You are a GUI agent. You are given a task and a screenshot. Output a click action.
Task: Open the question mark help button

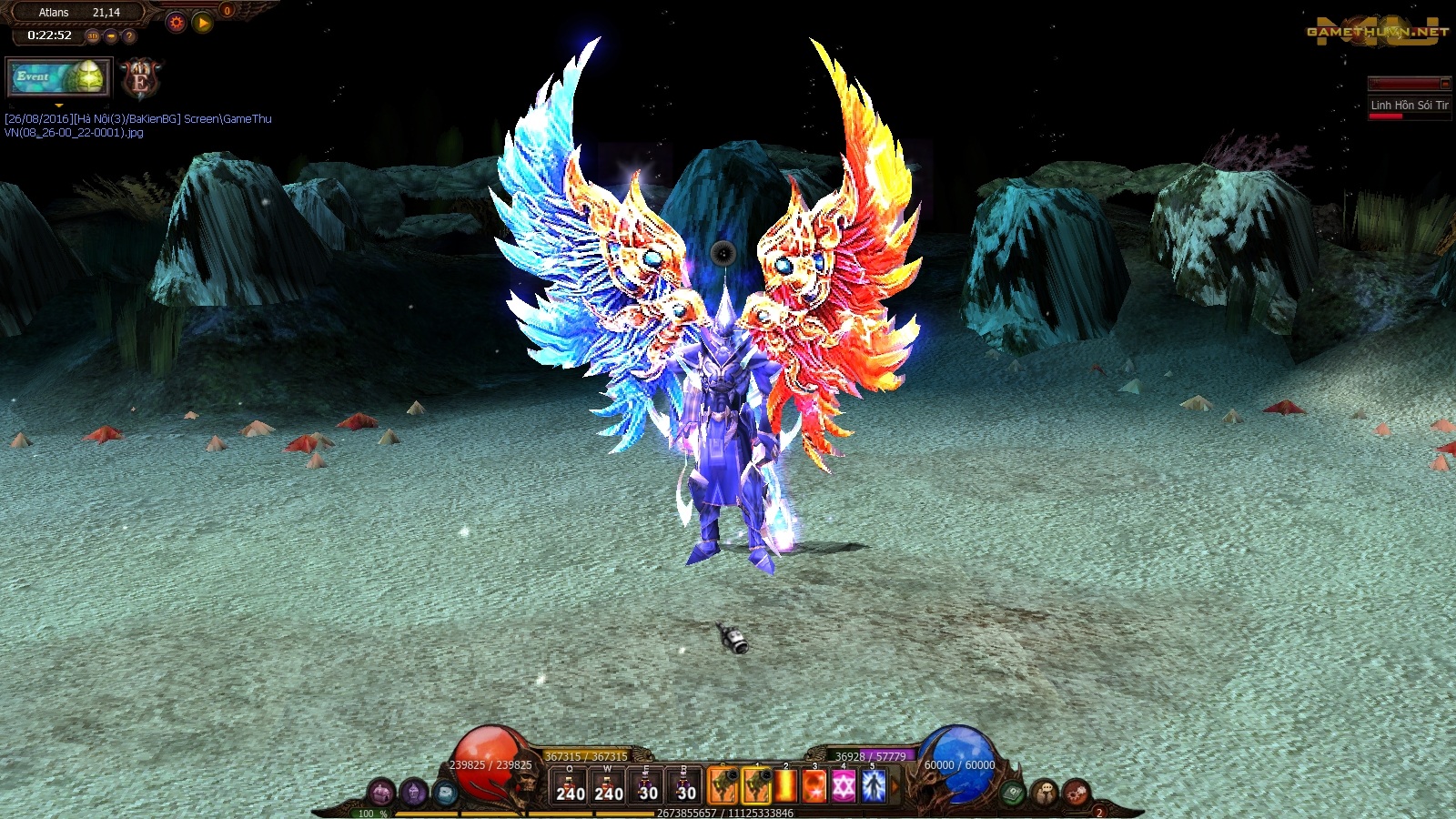click(129, 36)
